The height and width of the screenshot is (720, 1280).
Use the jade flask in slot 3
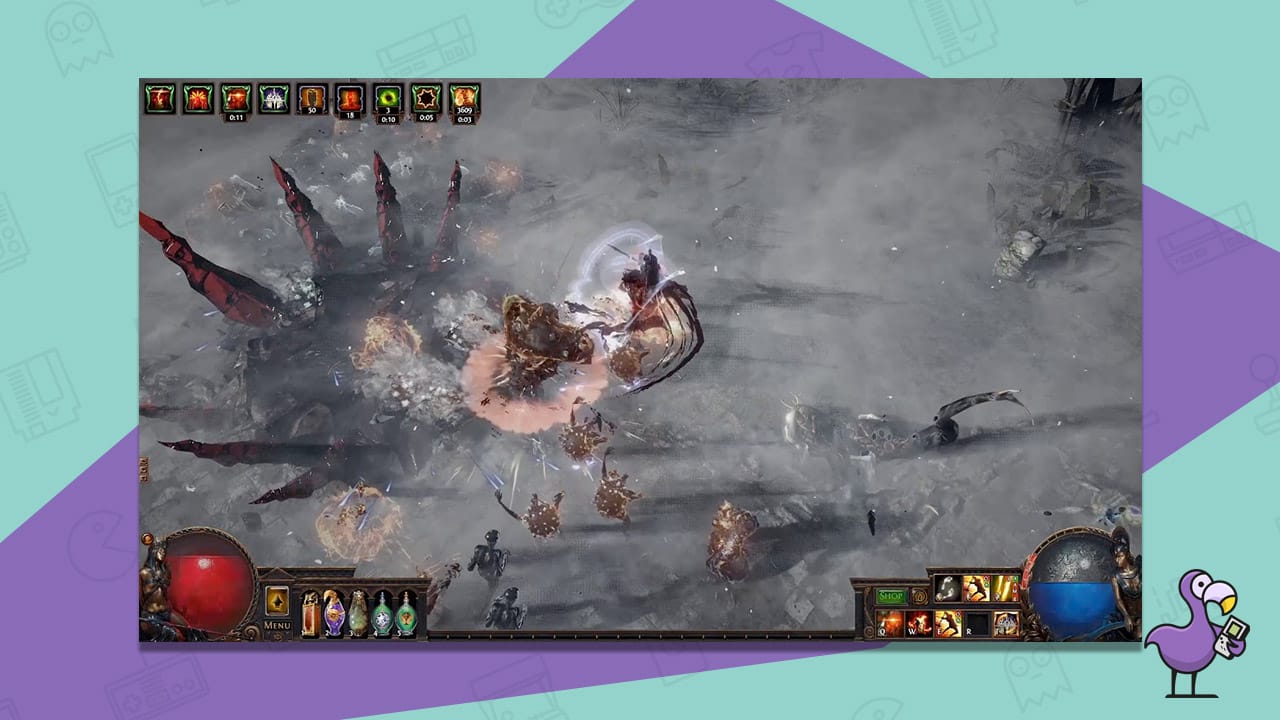[x=358, y=612]
